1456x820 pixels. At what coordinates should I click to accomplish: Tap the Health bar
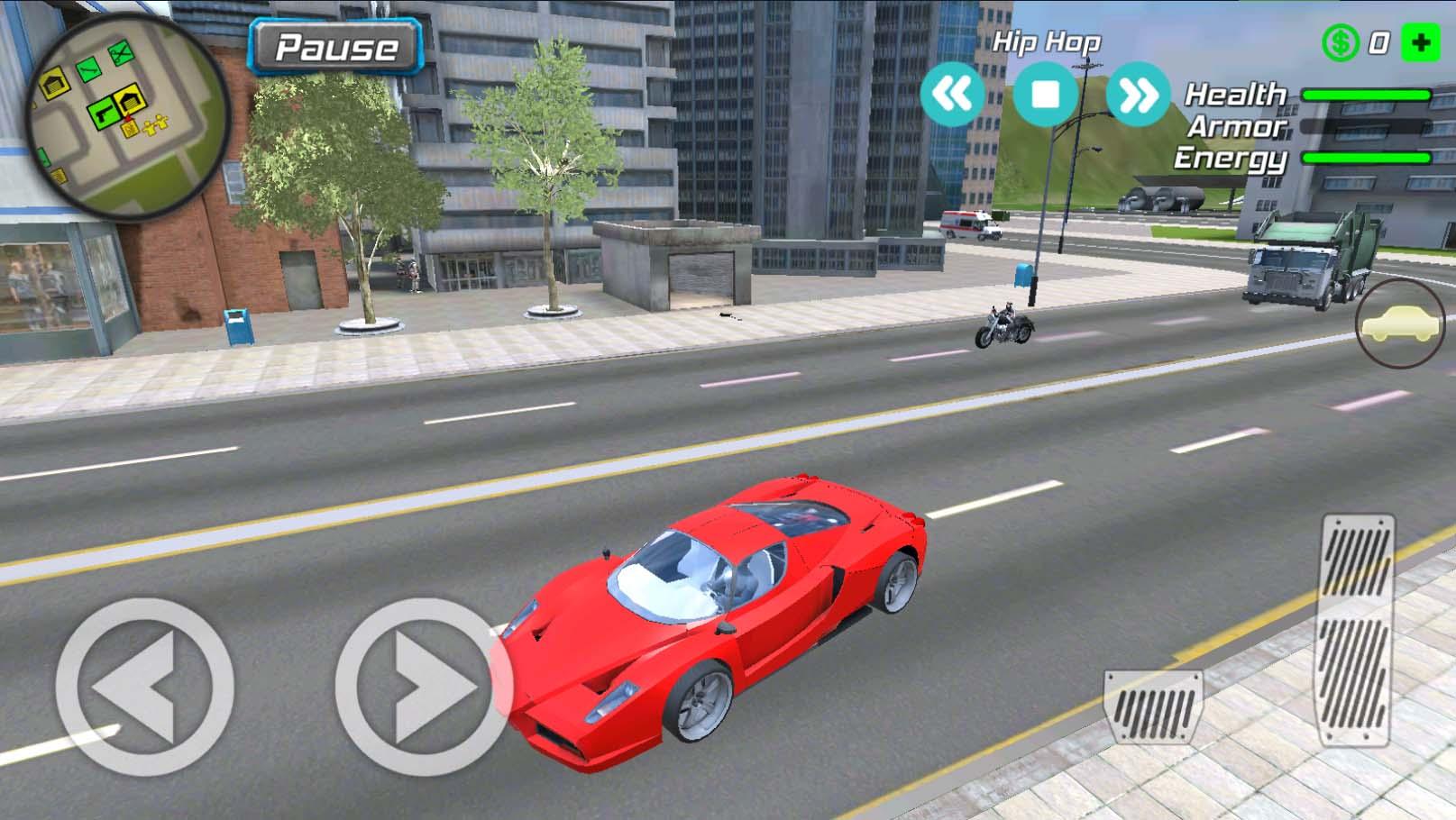1366,93
